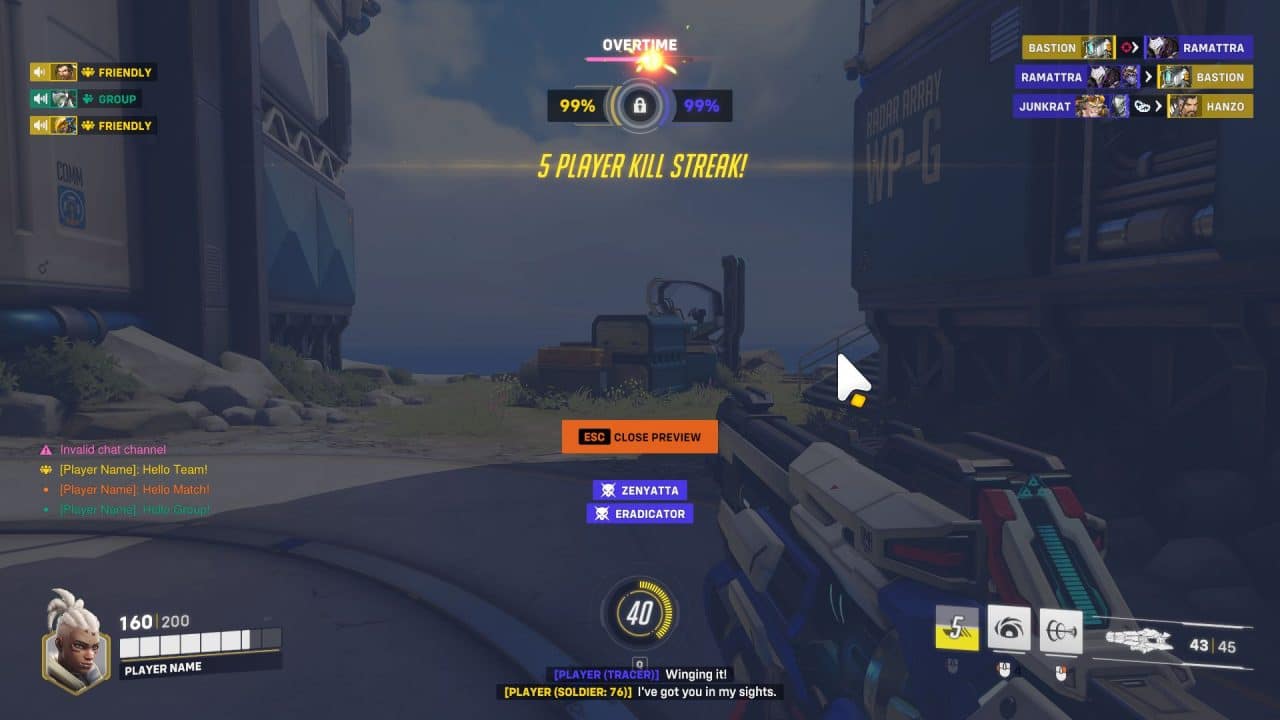Open the padlock objective icon
1280x720 pixels.
(x=640, y=104)
